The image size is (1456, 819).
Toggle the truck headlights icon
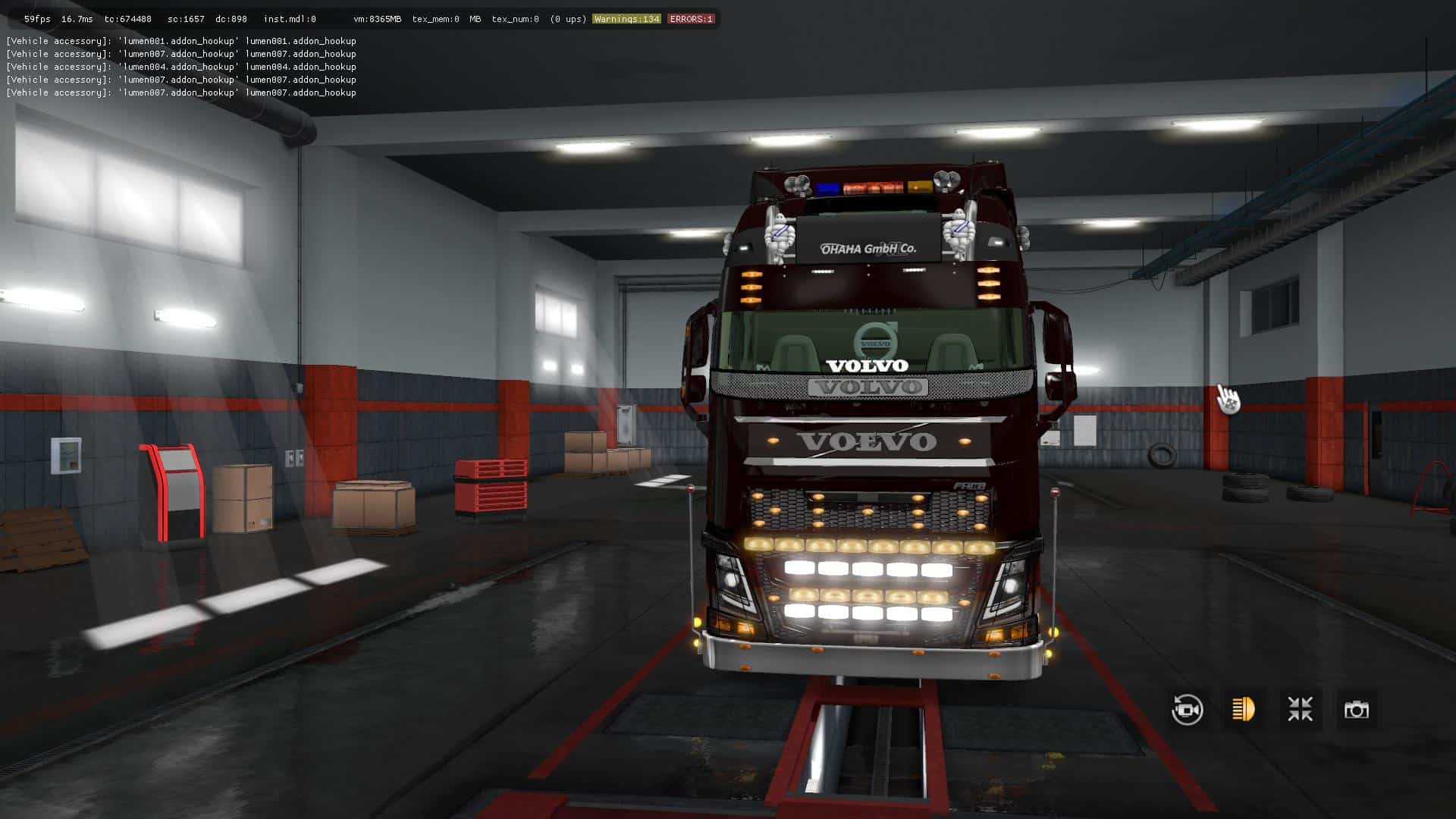point(1244,710)
